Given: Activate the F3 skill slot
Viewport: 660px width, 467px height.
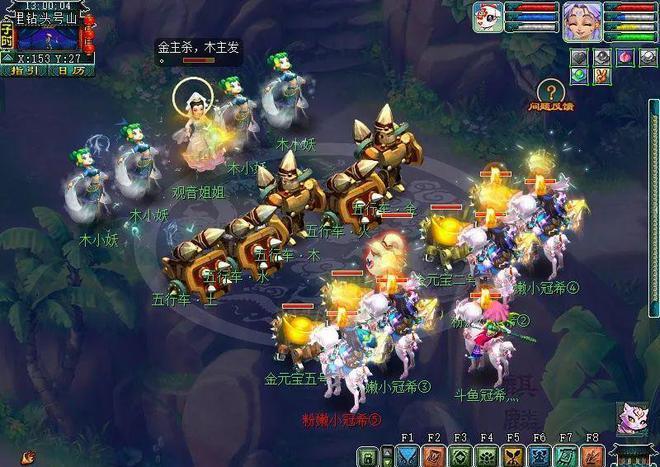Looking at the screenshot, I should (460, 456).
